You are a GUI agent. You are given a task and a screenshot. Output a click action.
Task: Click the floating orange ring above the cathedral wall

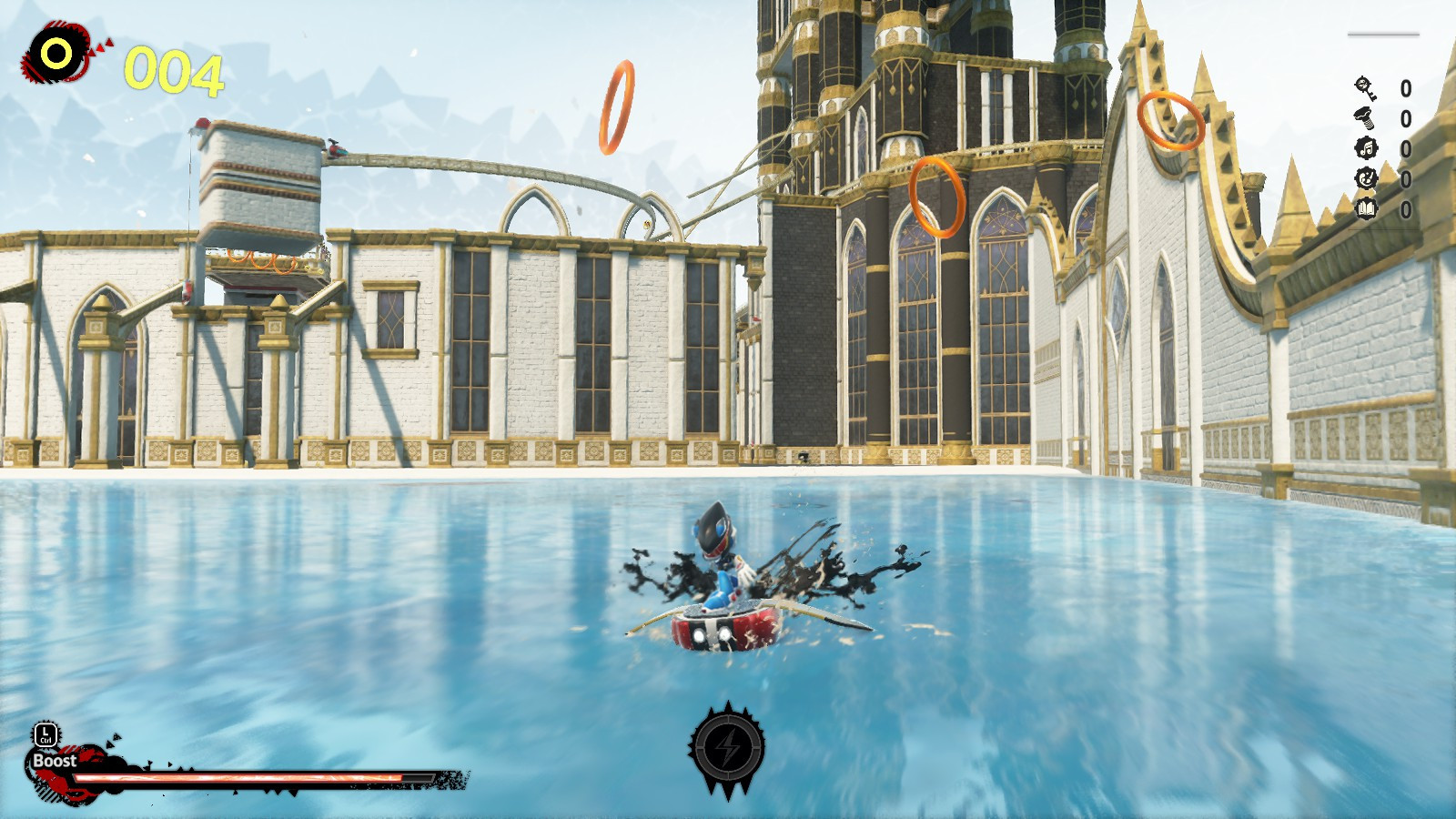(x=617, y=106)
